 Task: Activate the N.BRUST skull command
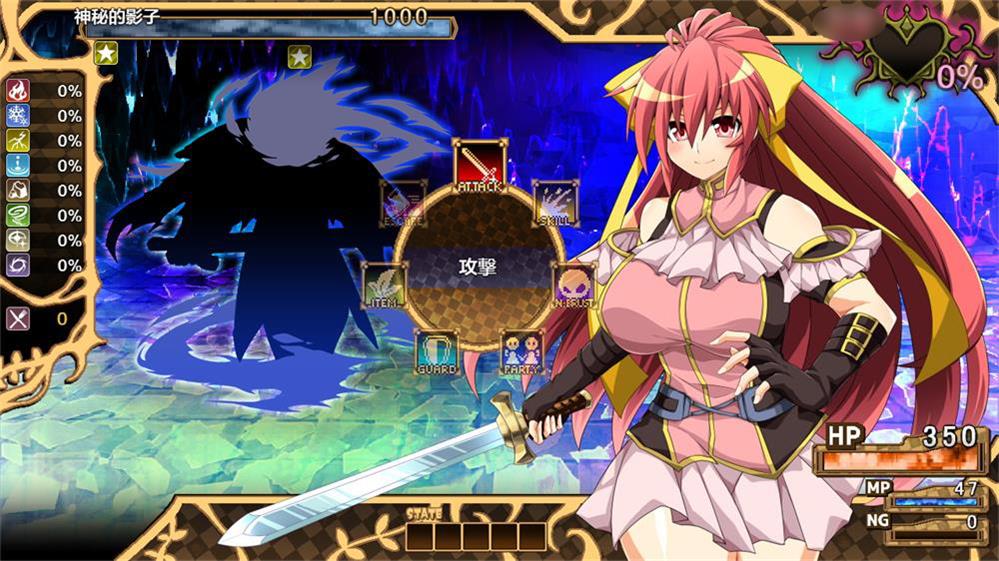point(574,285)
